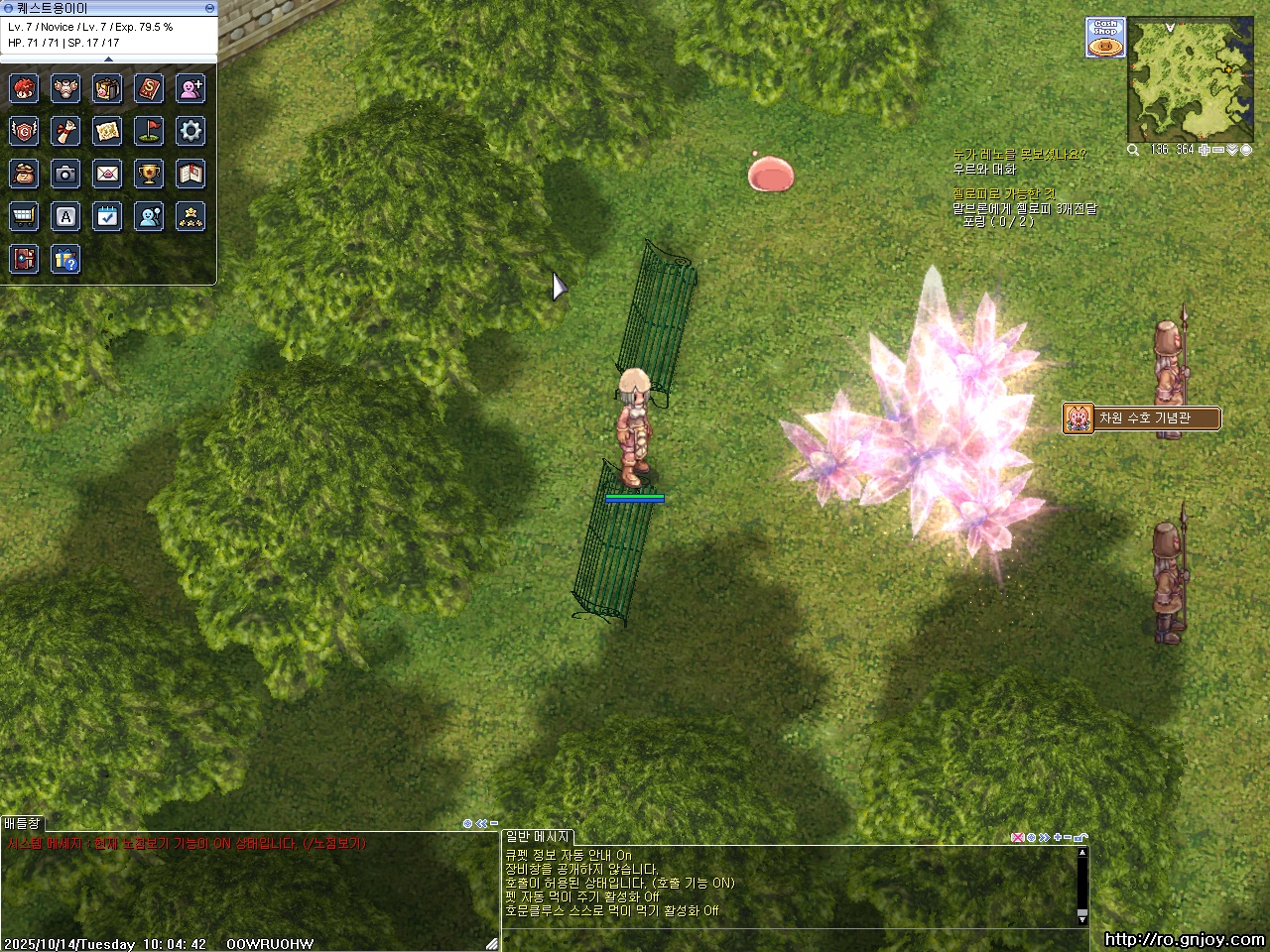Zoom in the minimap with plus button

(x=1204, y=150)
